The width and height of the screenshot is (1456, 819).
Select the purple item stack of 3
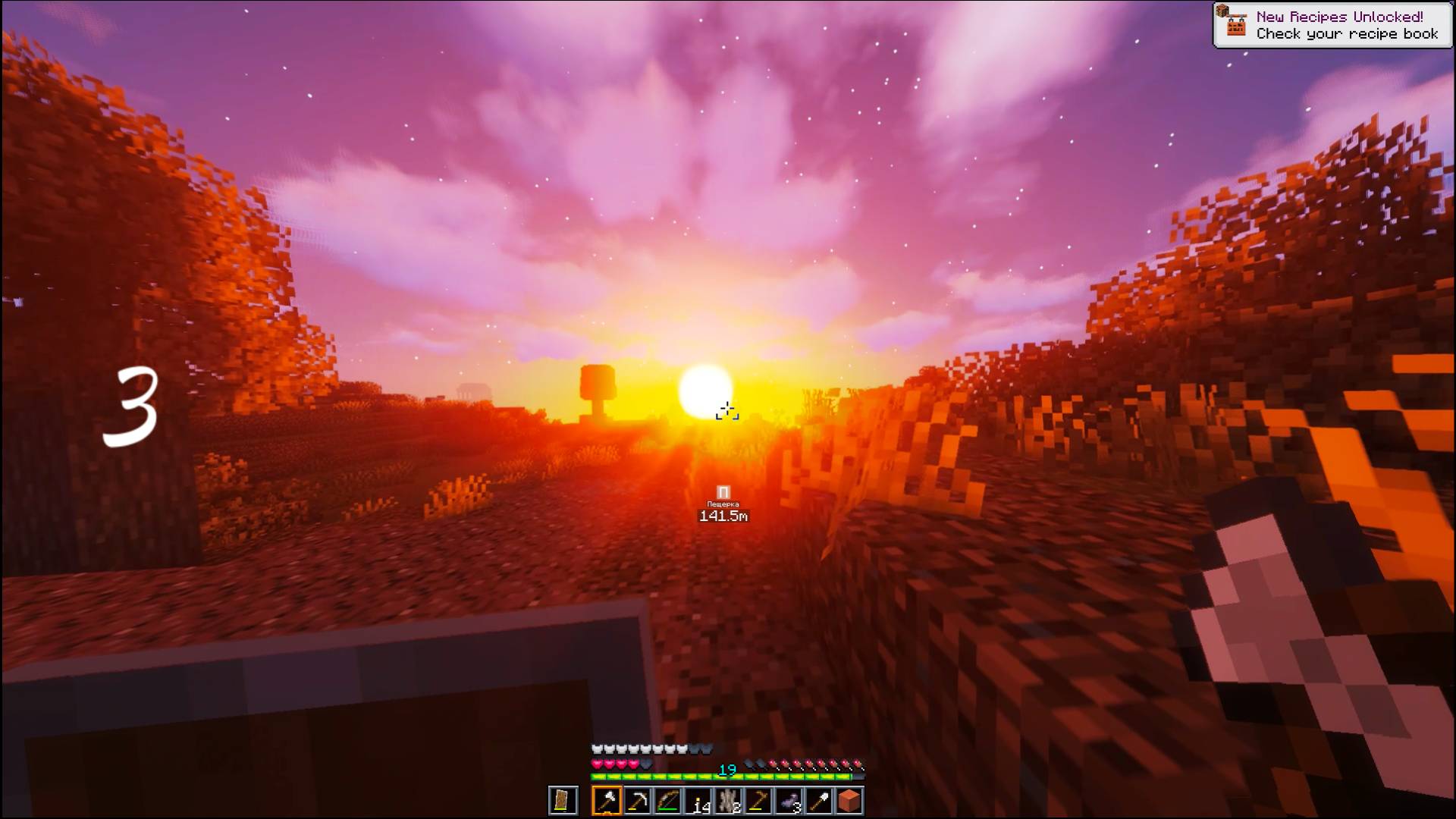(789, 800)
